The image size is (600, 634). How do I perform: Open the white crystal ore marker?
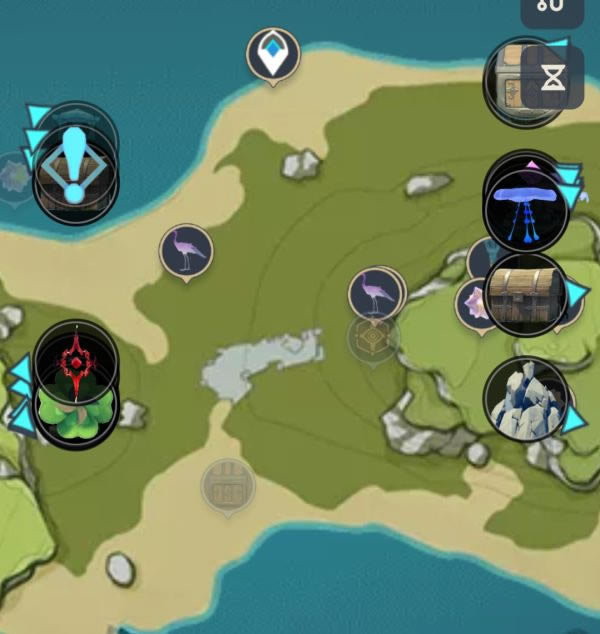coord(525,399)
